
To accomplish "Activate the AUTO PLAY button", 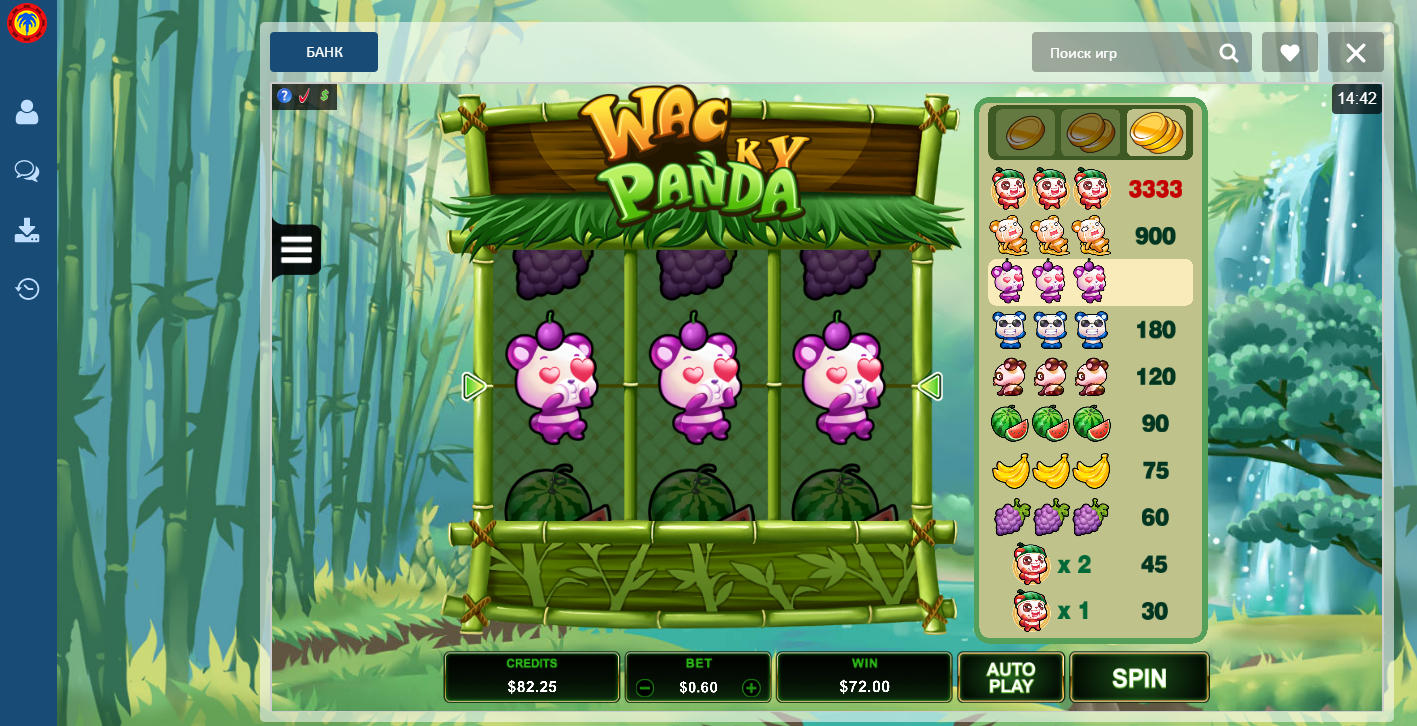I will coord(1011,678).
